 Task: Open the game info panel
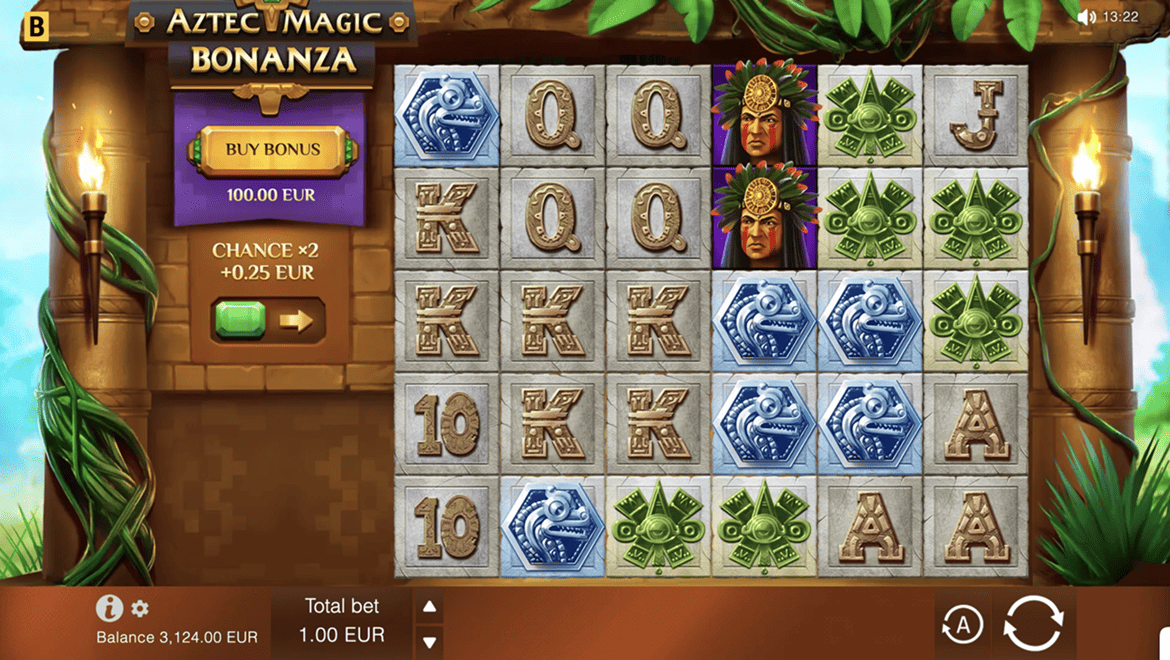pyautogui.click(x=109, y=607)
